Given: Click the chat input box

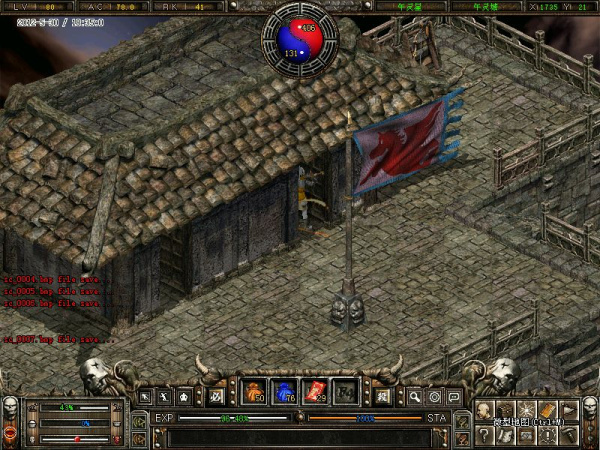Looking at the screenshot, I should 300,437.
